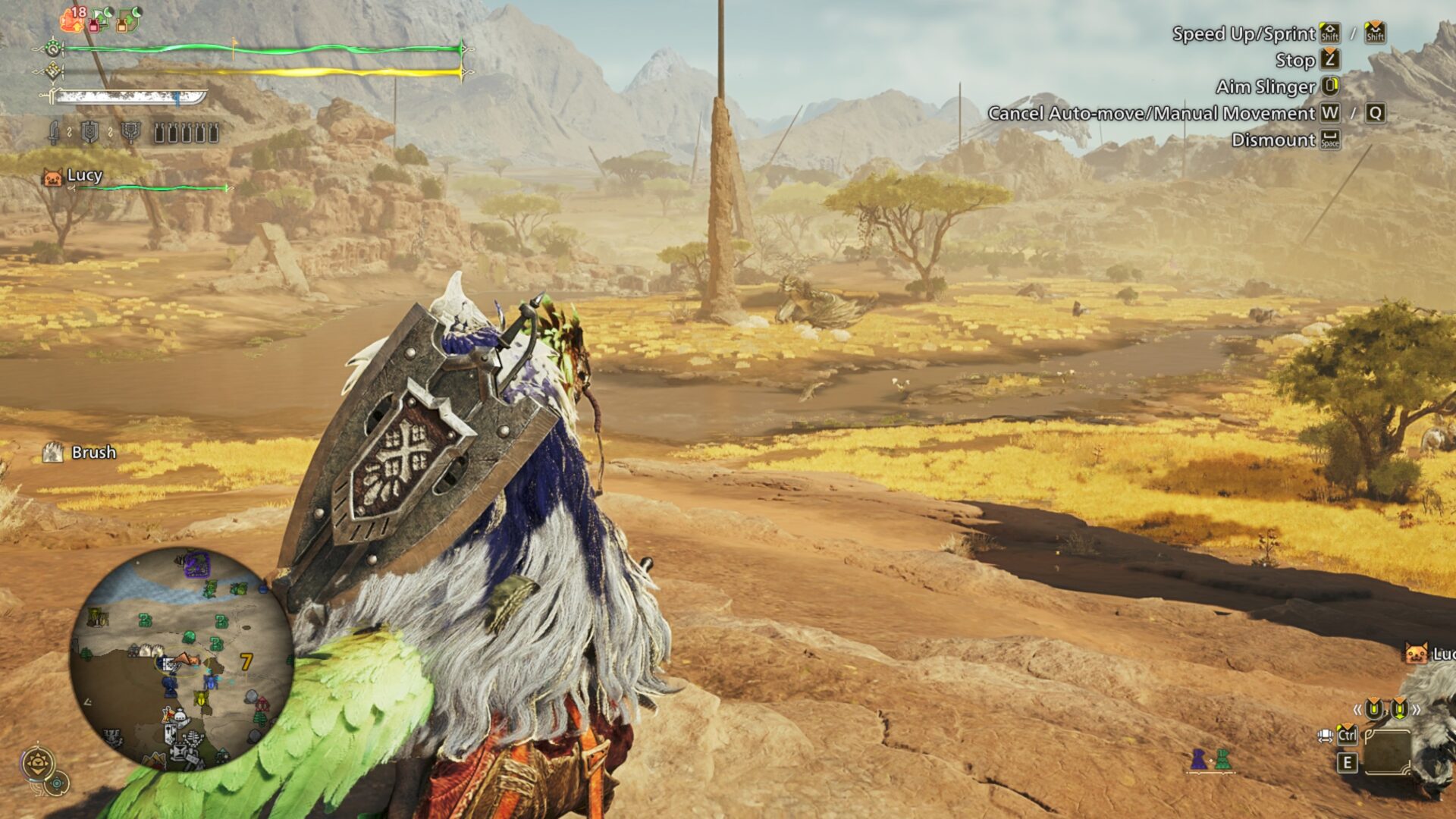Click the purple and green player figures icon
The image size is (1456, 819).
click(1210, 759)
